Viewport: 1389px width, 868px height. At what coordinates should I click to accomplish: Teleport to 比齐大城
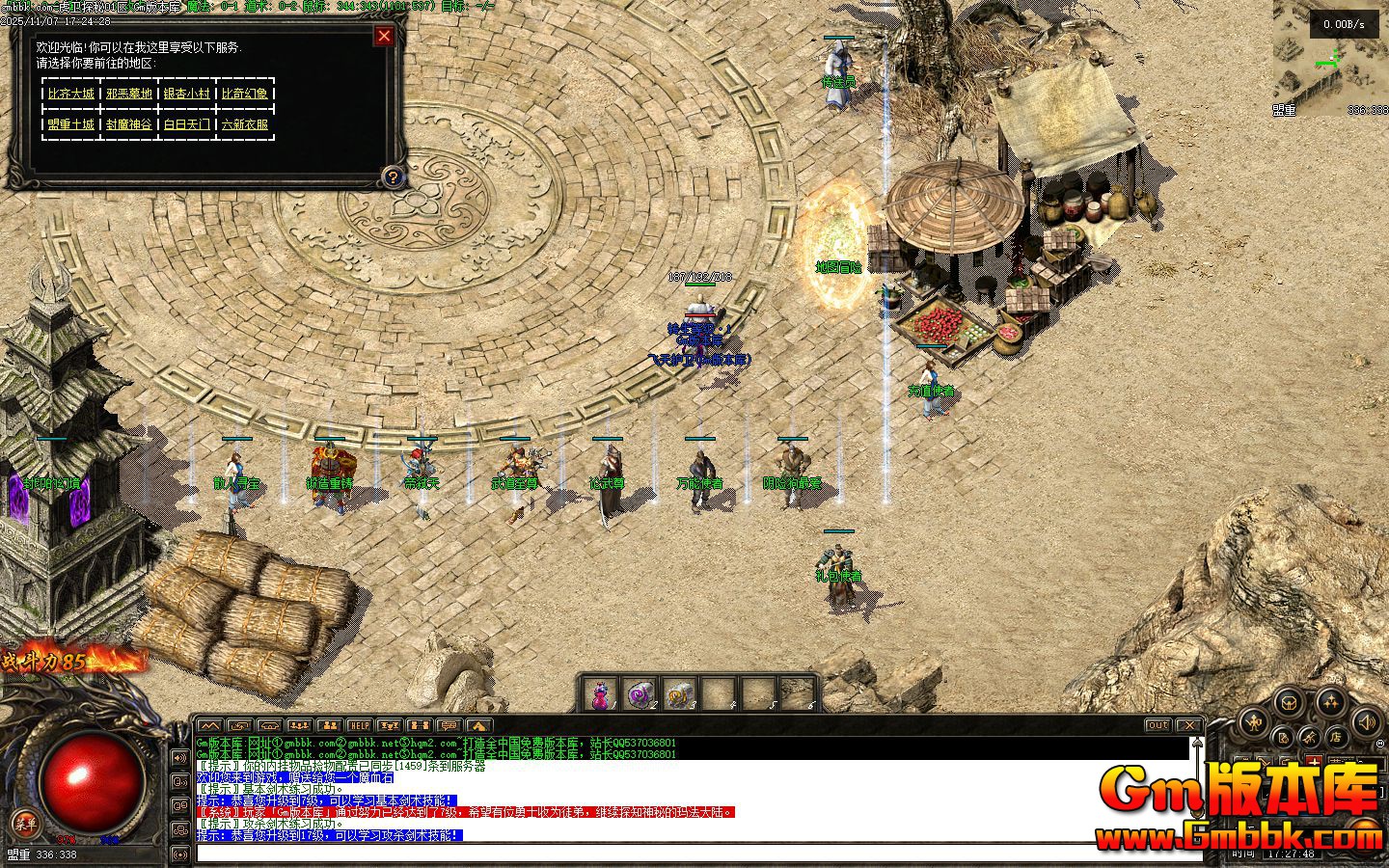(x=71, y=94)
